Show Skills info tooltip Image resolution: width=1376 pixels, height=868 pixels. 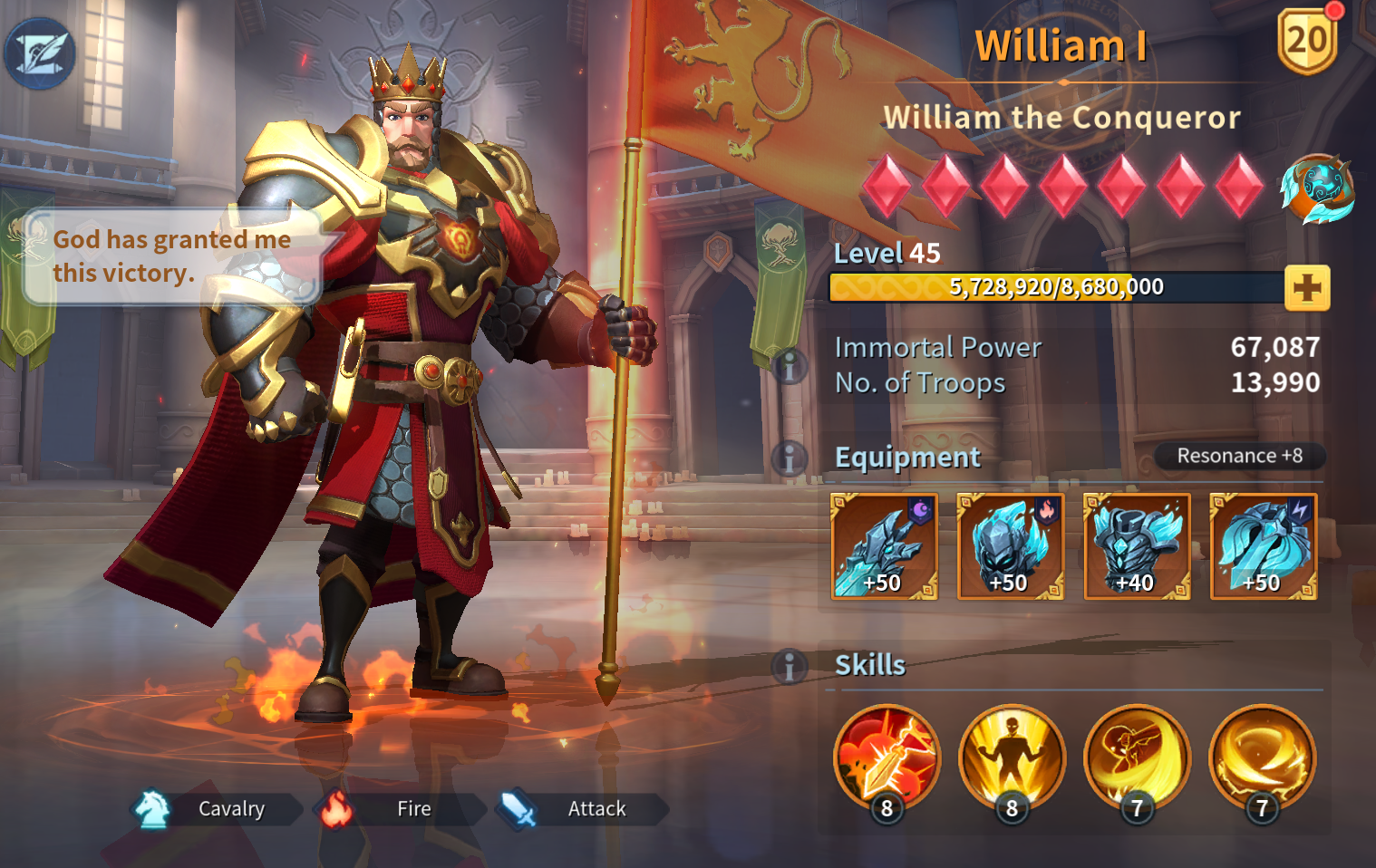pos(790,667)
